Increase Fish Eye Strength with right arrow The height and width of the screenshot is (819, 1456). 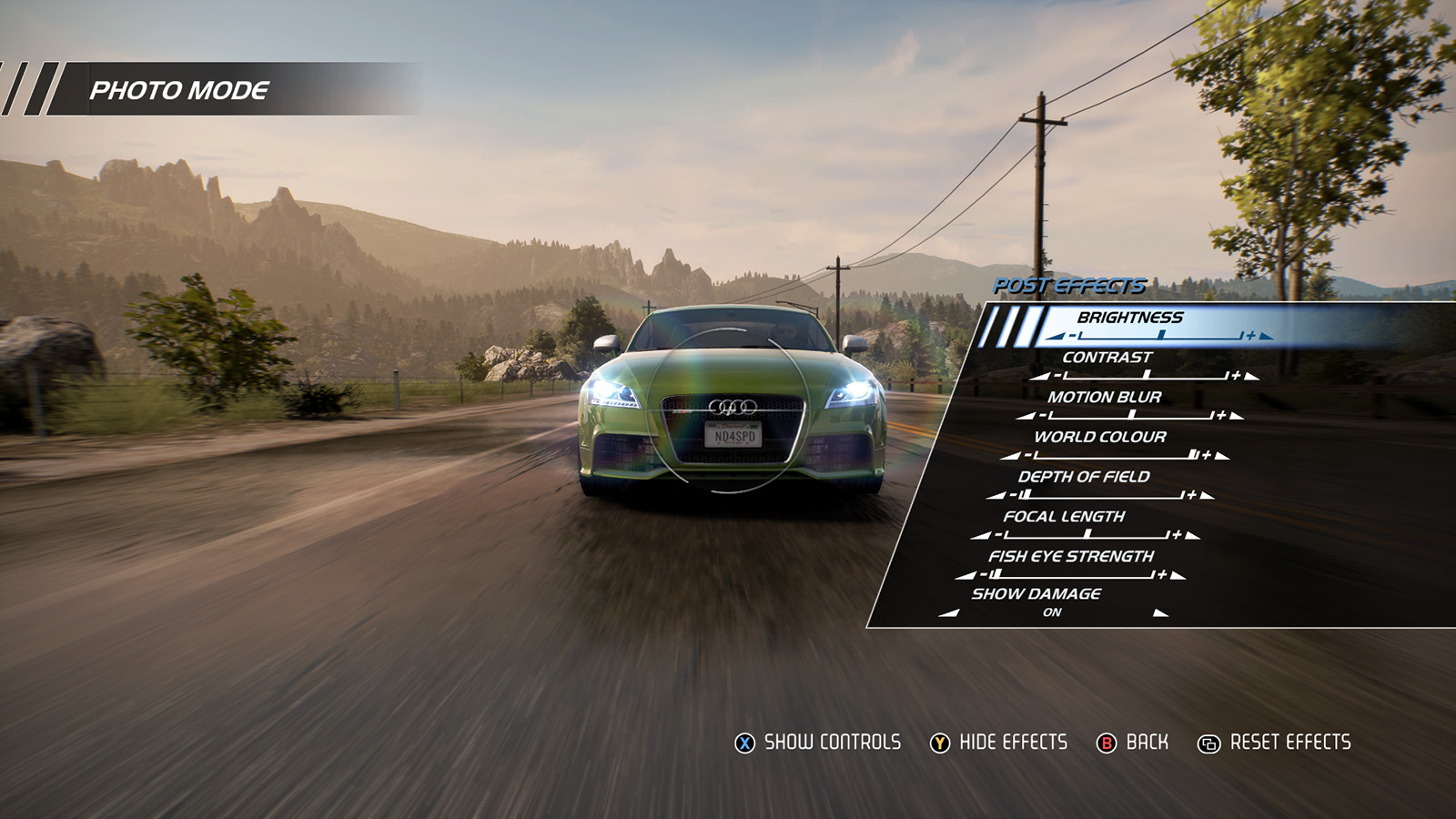click(x=1178, y=575)
